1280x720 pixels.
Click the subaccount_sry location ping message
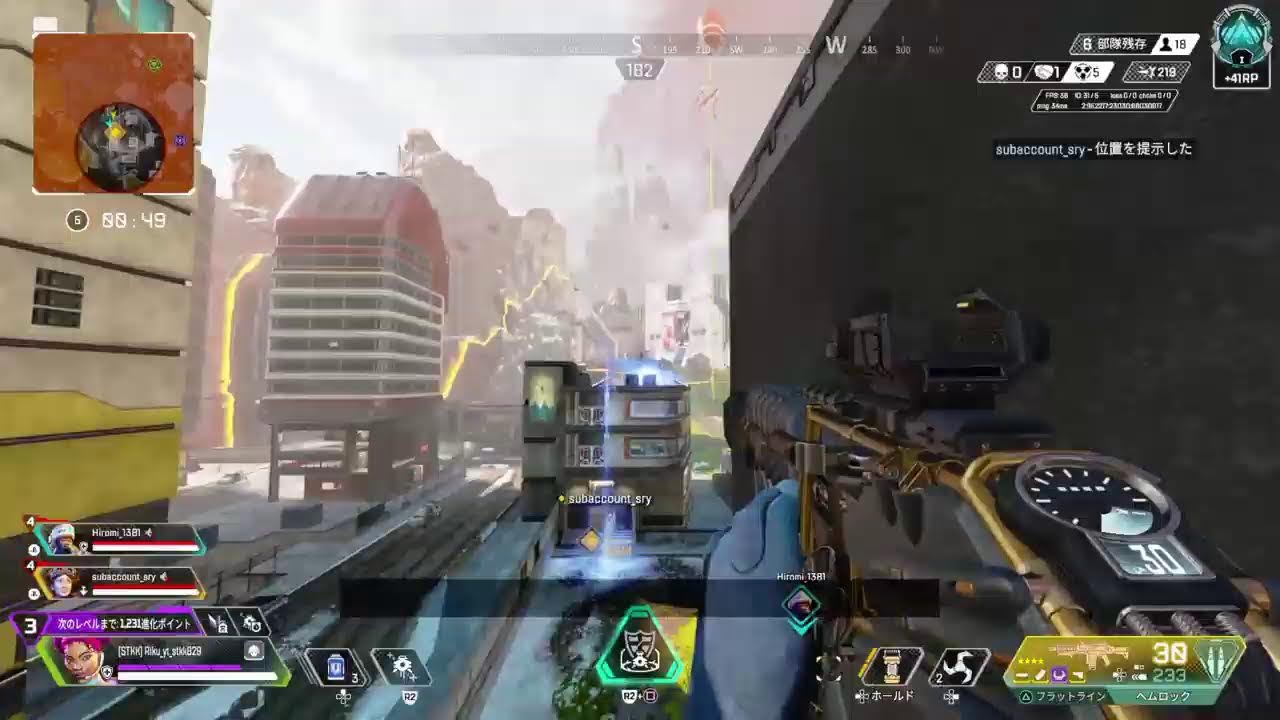pos(1095,150)
